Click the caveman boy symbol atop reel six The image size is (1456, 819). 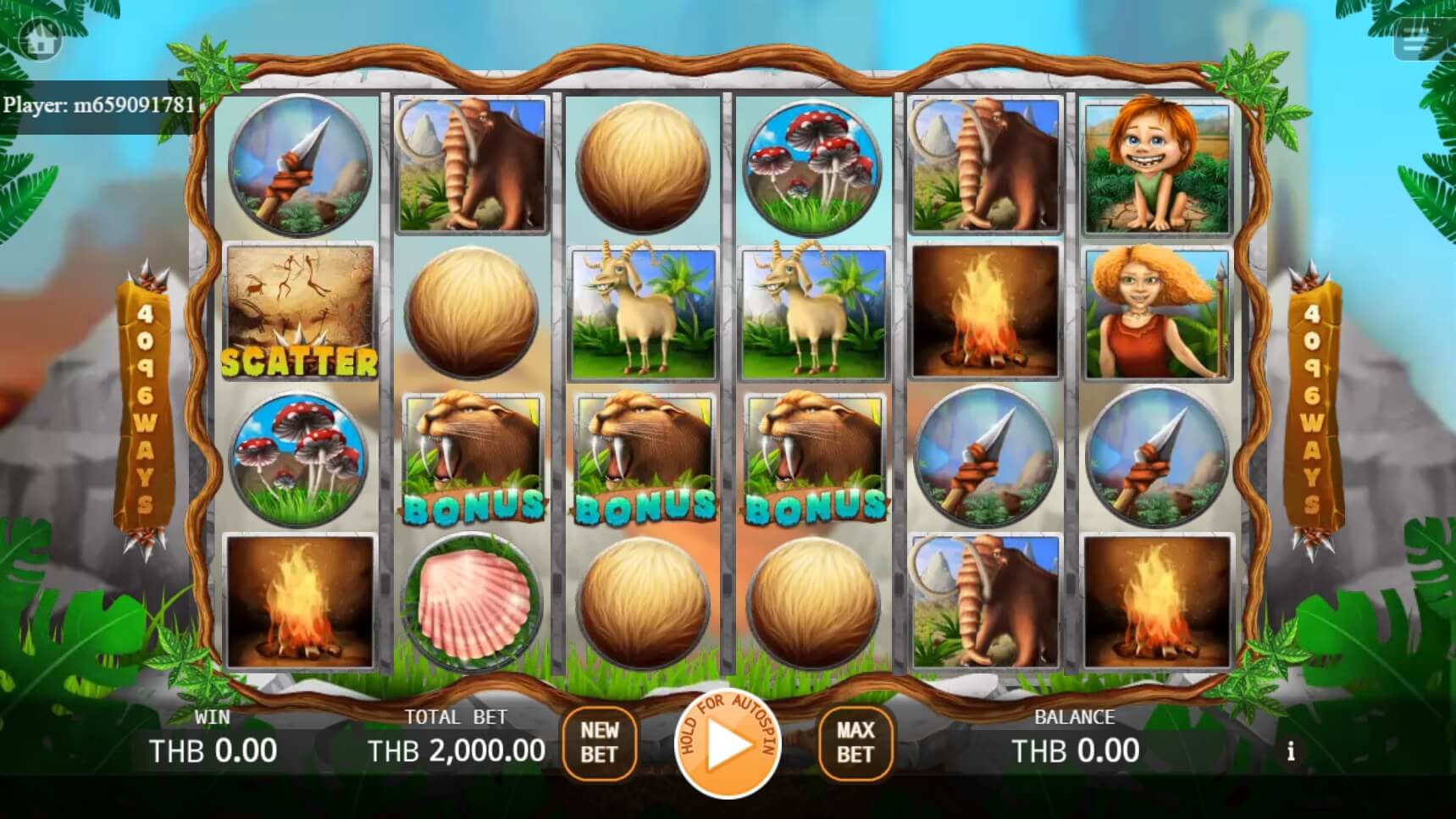pyautogui.click(x=1157, y=166)
